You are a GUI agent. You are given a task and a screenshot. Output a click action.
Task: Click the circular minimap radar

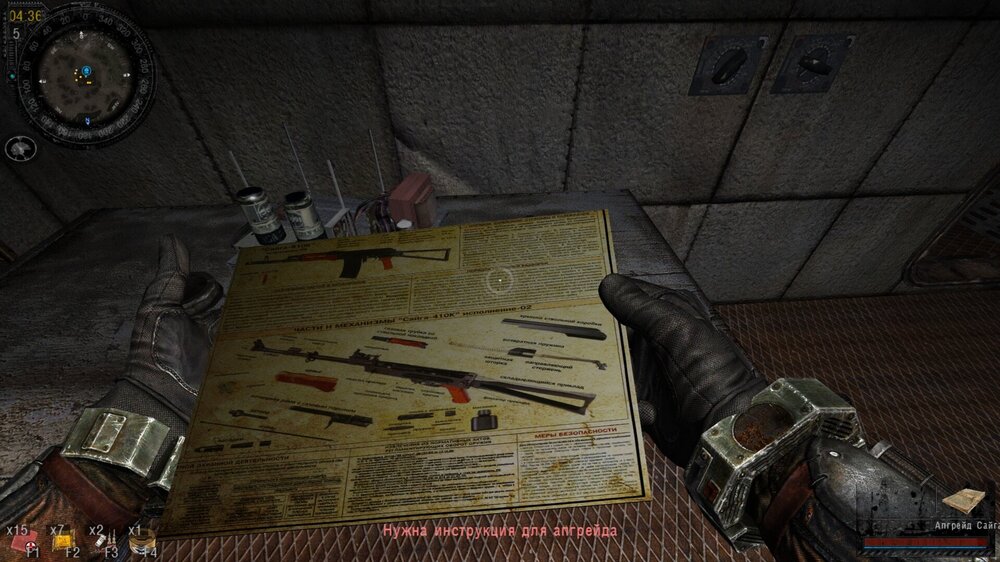[84, 72]
